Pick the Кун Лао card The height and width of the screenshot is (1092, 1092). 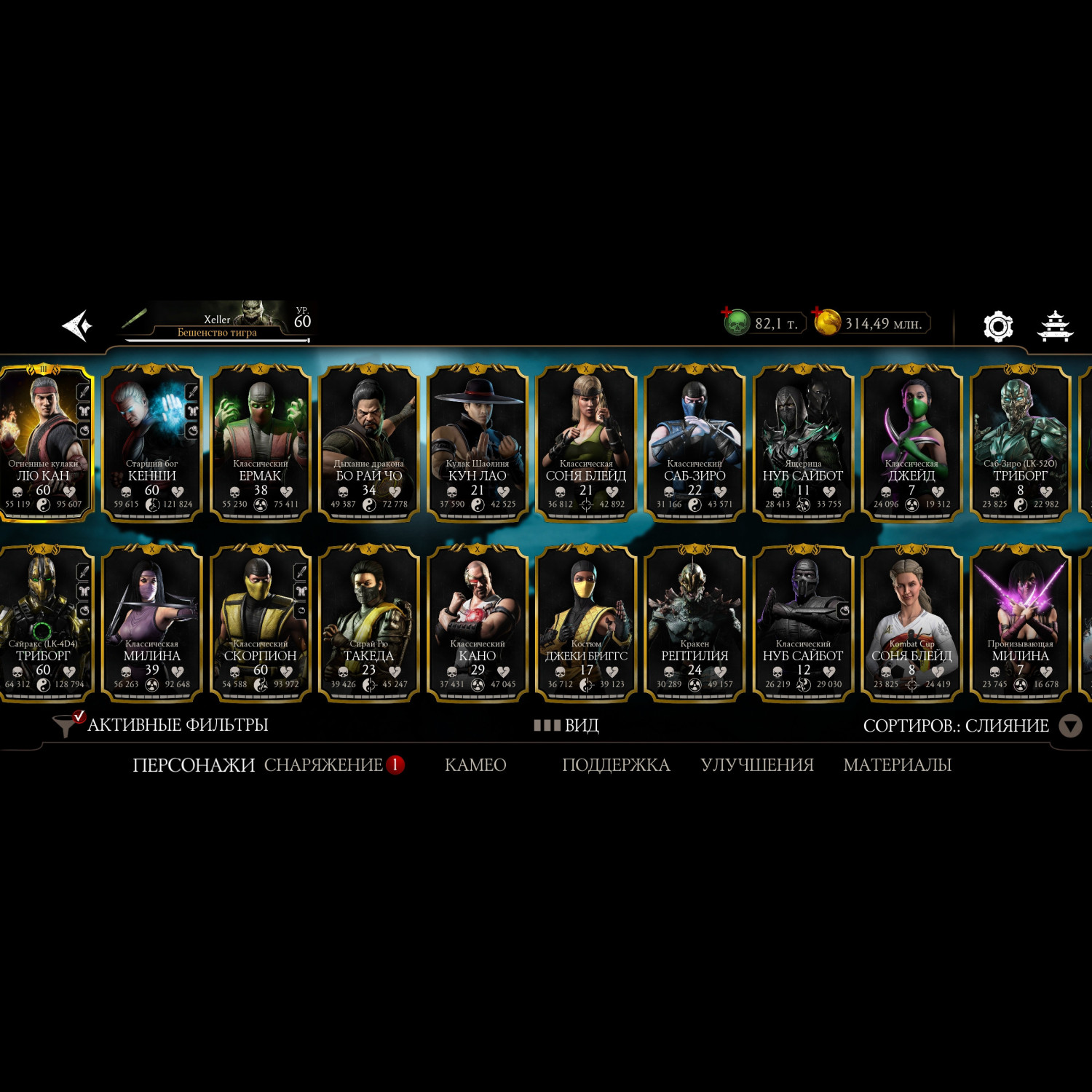pos(478,444)
